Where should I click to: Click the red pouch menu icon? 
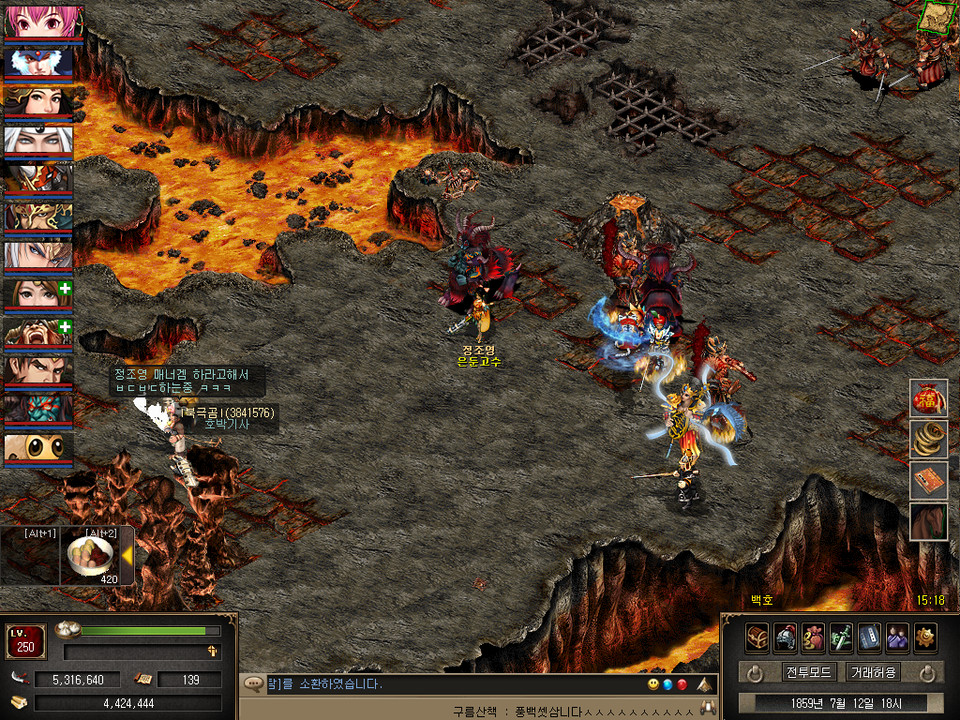click(x=813, y=637)
